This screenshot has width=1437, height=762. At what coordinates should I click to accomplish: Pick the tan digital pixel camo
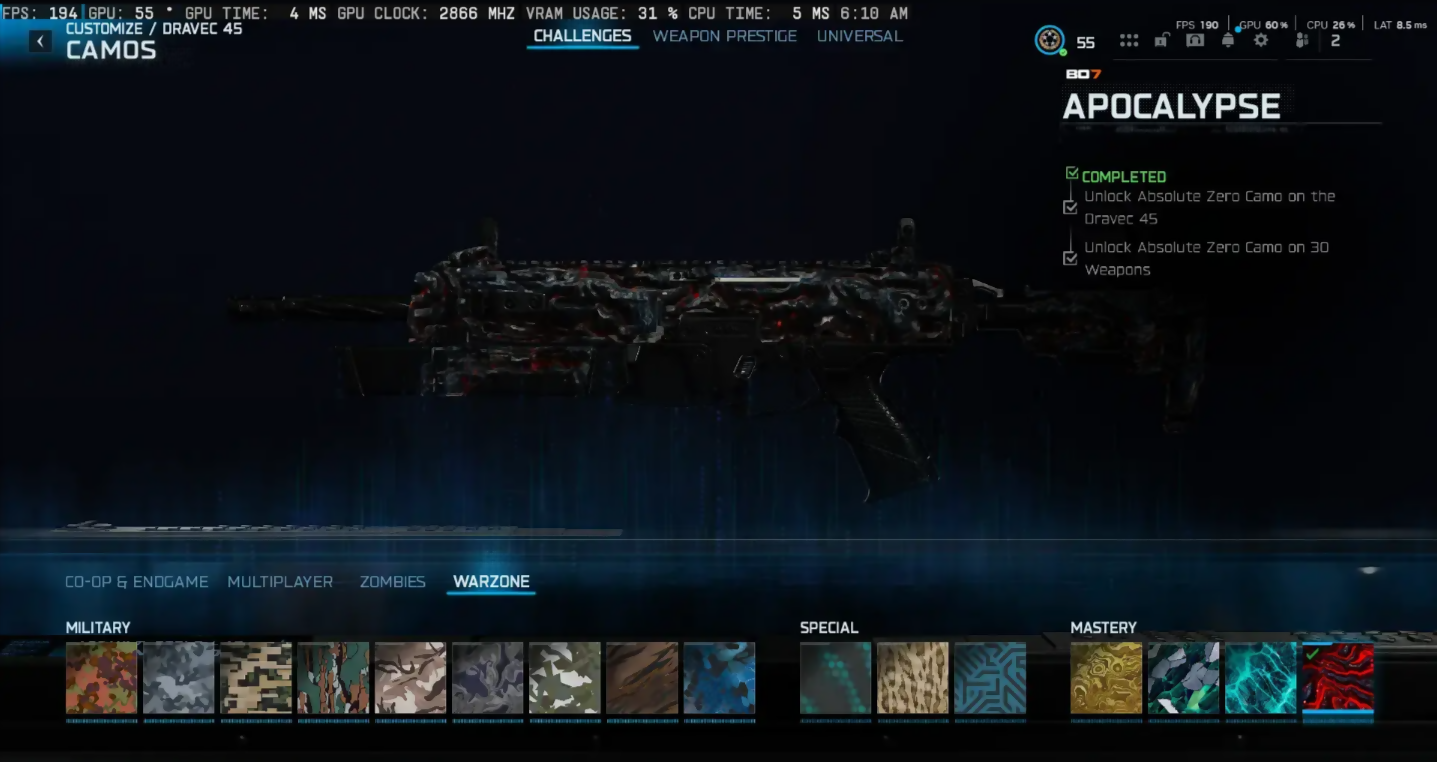(x=256, y=678)
